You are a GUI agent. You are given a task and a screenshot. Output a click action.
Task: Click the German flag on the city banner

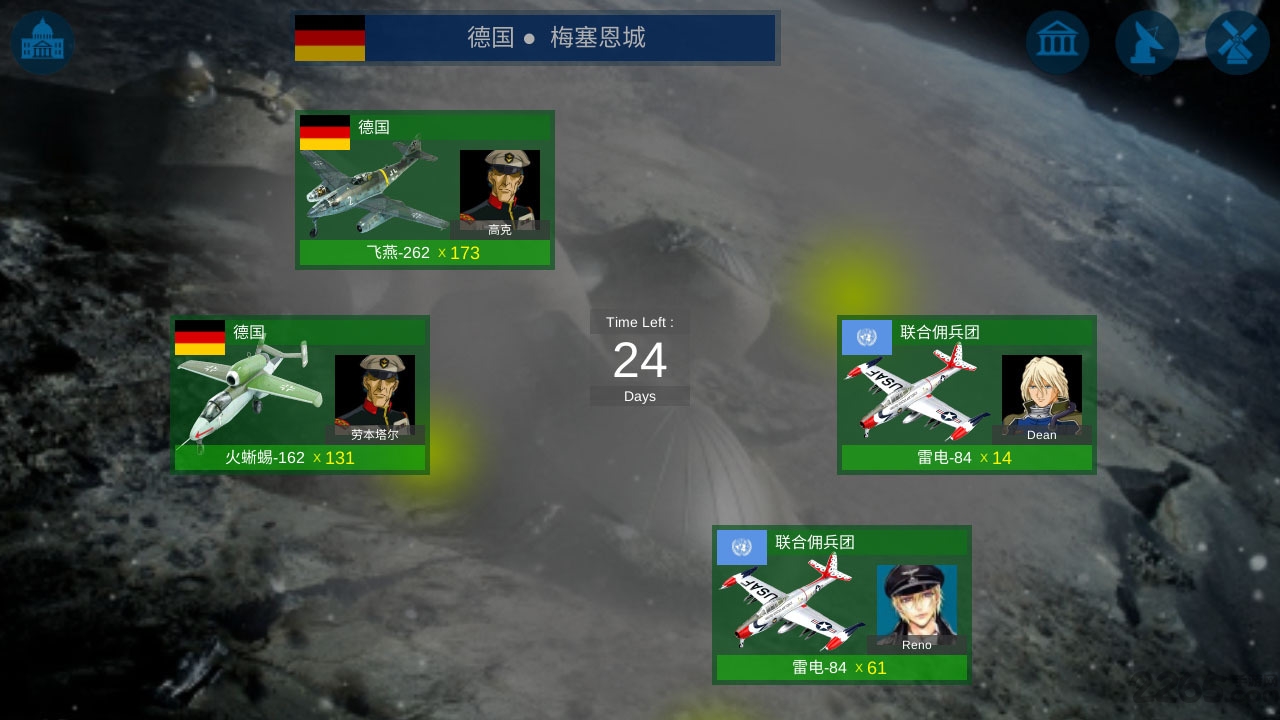click(x=330, y=40)
